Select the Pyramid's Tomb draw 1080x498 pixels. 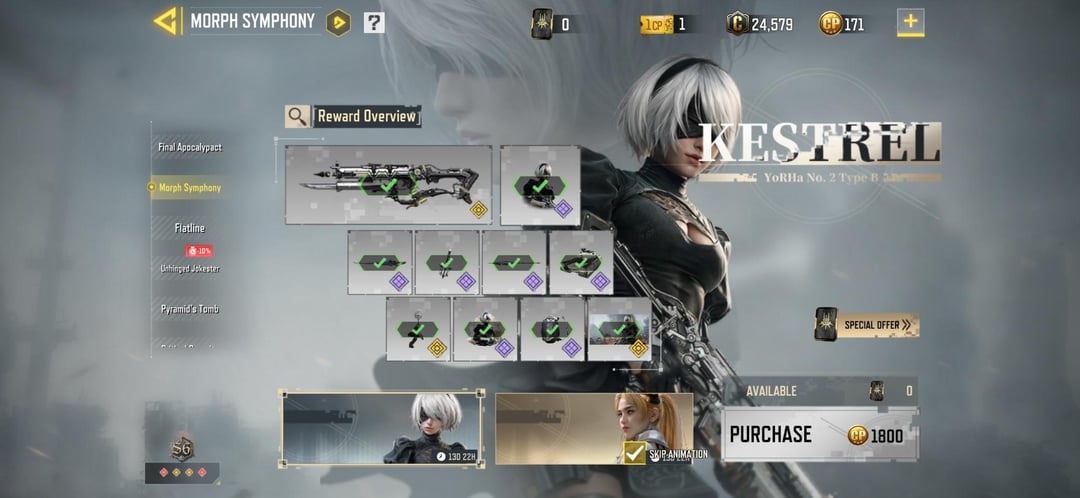[x=189, y=309]
